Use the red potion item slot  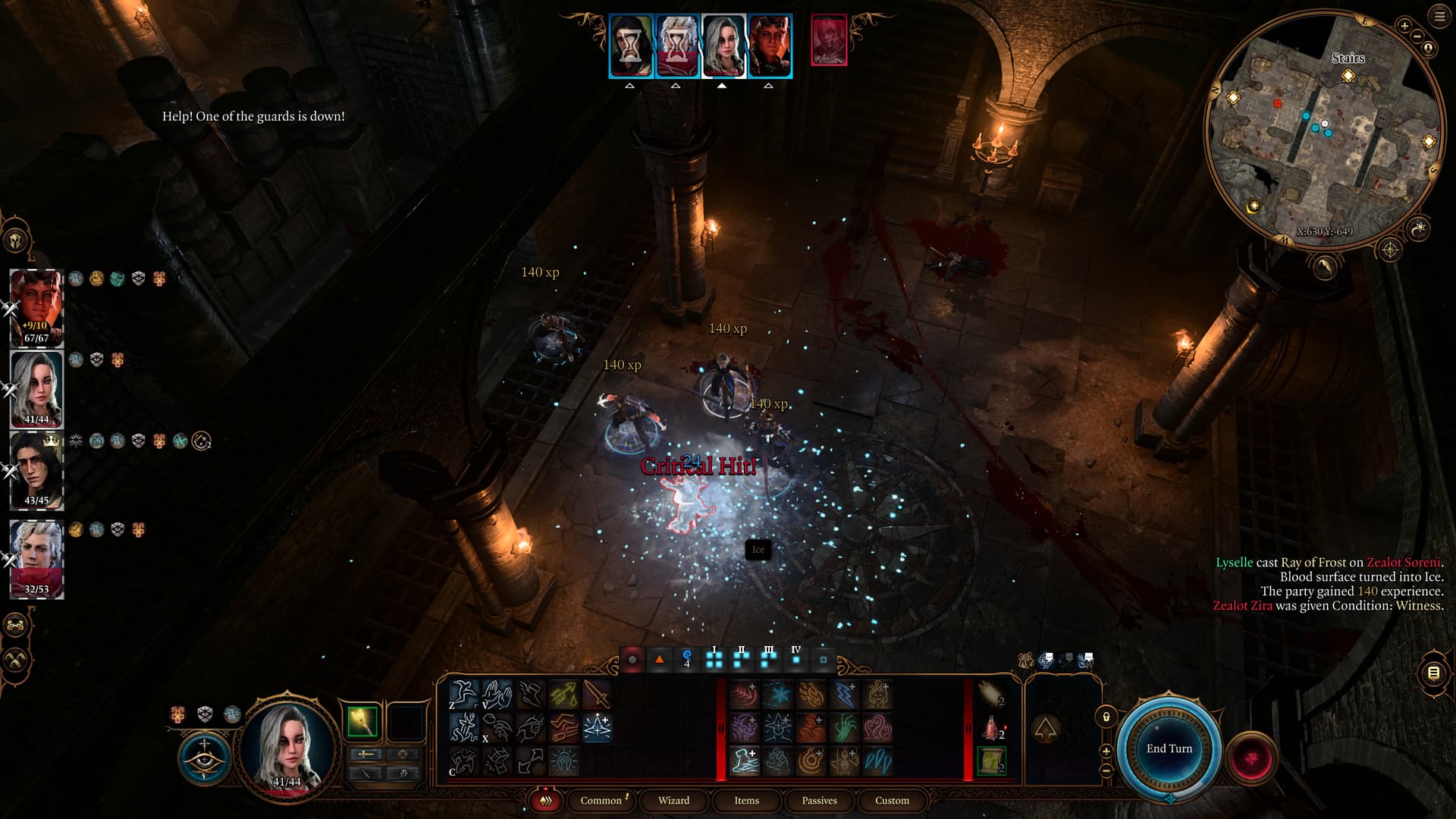tap(991, 727)
